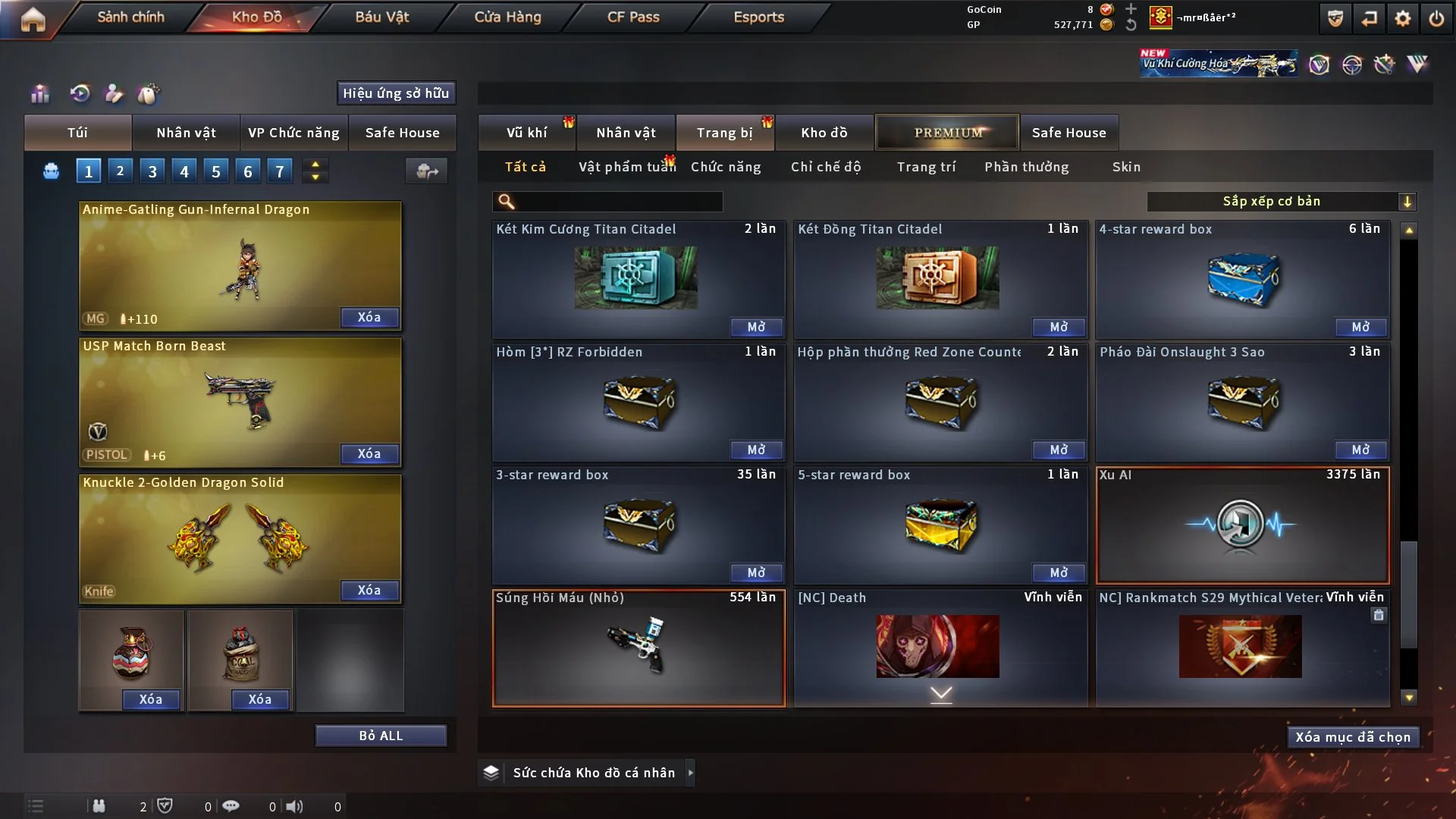
Task: Remove Knuckle 2-Golden Dragon Solid from bag
Action: point(369,590)
